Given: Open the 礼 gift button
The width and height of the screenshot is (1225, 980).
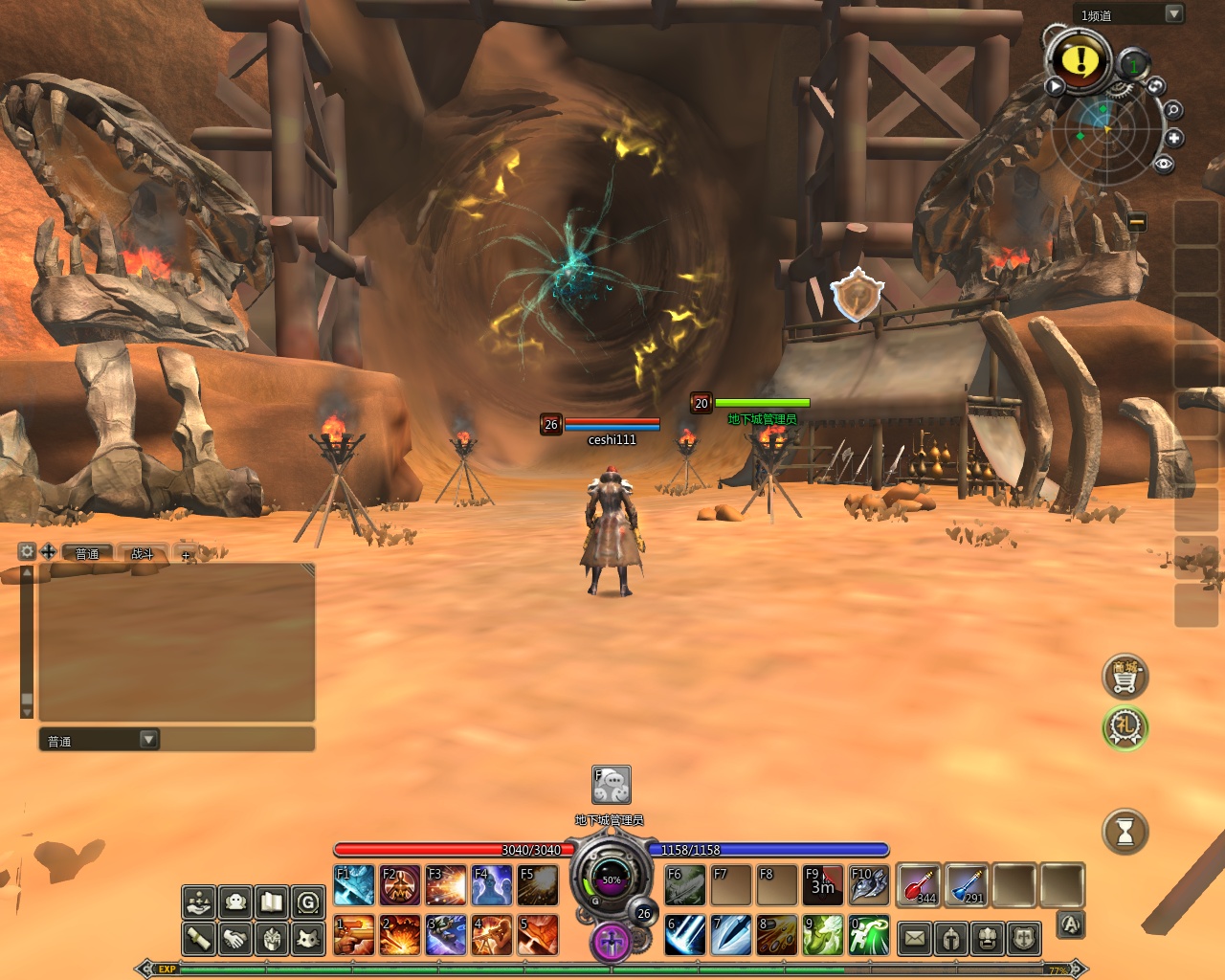Looking at the screenshot, I should [1125, 727].
